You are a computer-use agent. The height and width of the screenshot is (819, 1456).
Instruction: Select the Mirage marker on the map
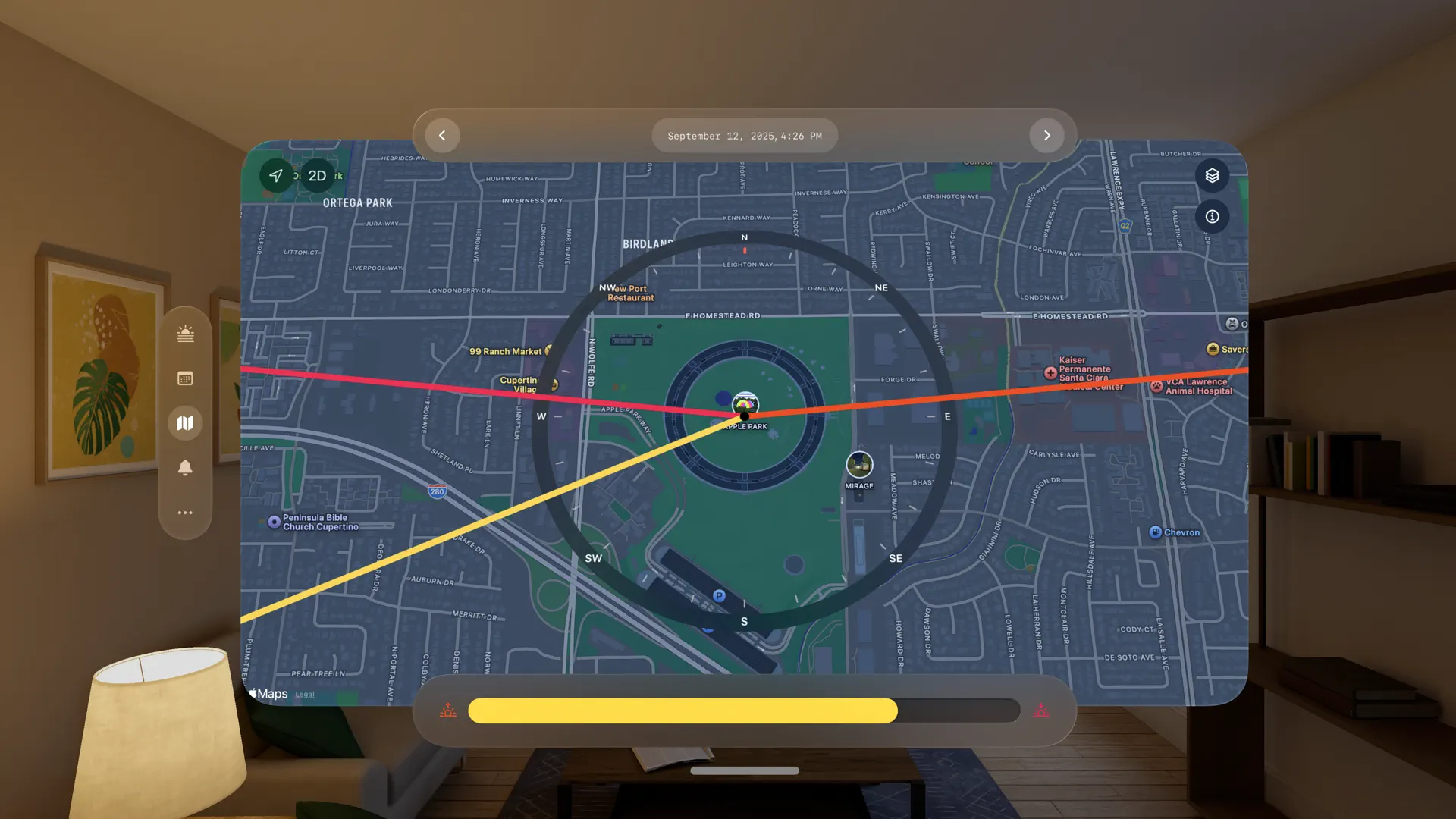click(x=858, y=466)
